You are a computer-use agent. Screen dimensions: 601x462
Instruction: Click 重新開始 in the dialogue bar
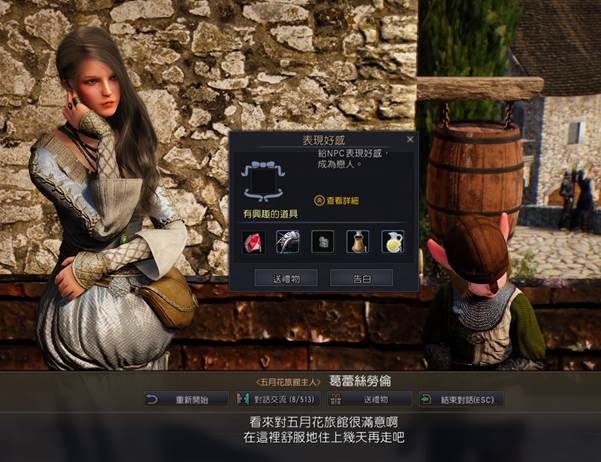186,399
